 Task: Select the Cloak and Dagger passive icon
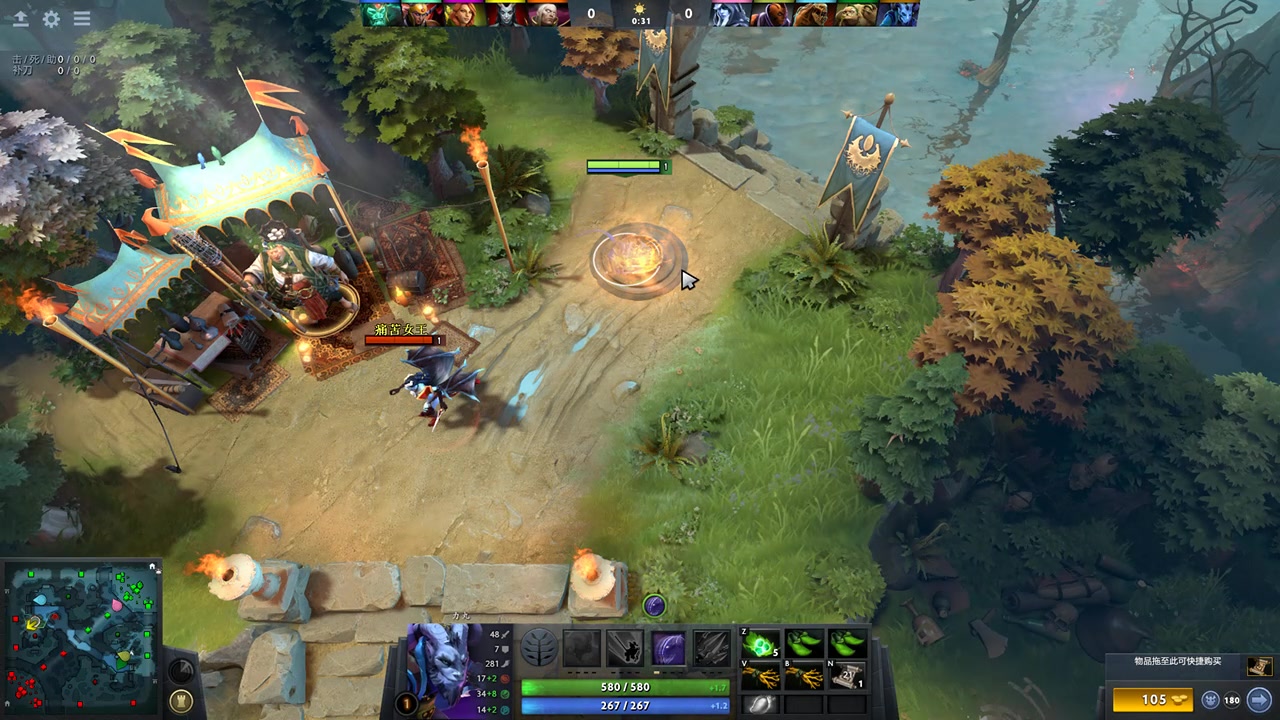click(710, 648)
